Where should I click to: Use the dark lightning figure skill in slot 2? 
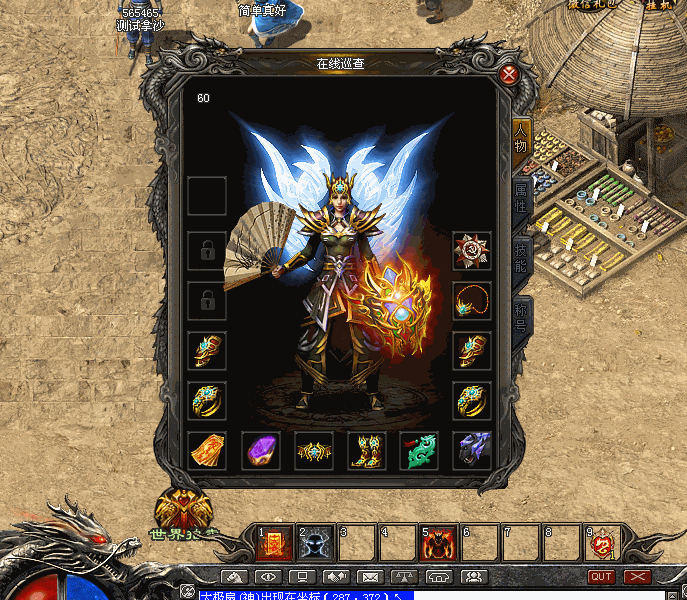tap(315, 543)
